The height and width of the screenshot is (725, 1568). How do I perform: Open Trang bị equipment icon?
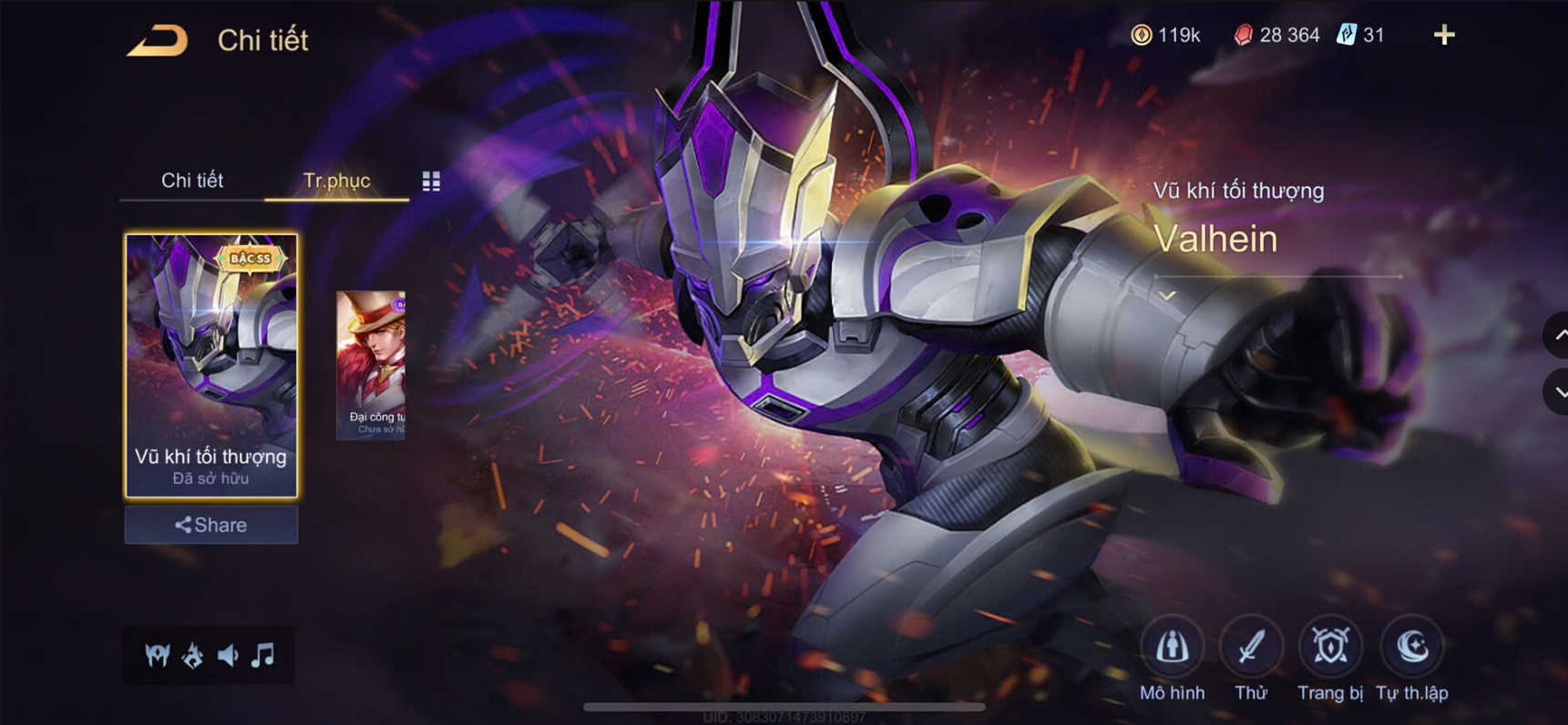pos(1328,644)
